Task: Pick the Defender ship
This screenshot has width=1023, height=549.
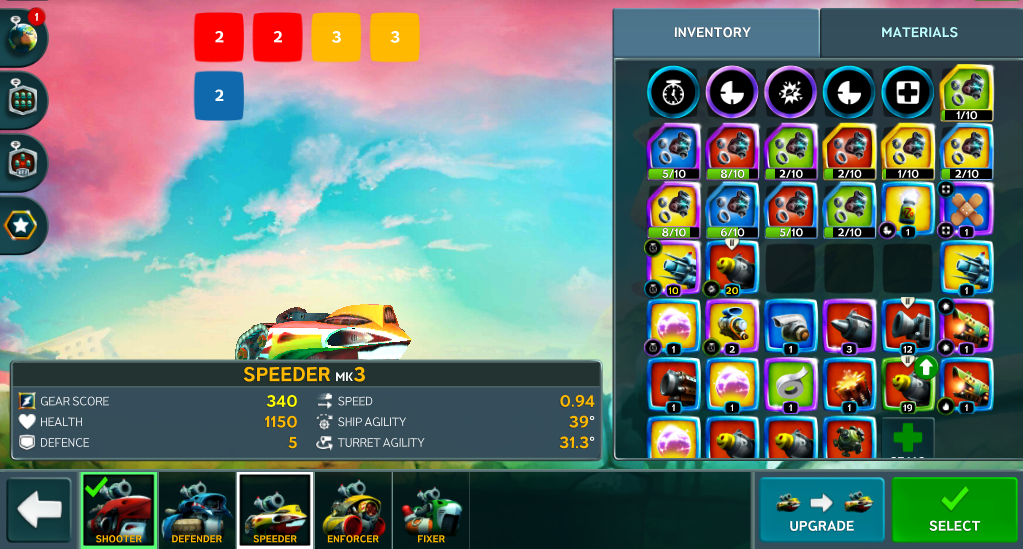Action: pyautogui.click(x=197, y=509)
